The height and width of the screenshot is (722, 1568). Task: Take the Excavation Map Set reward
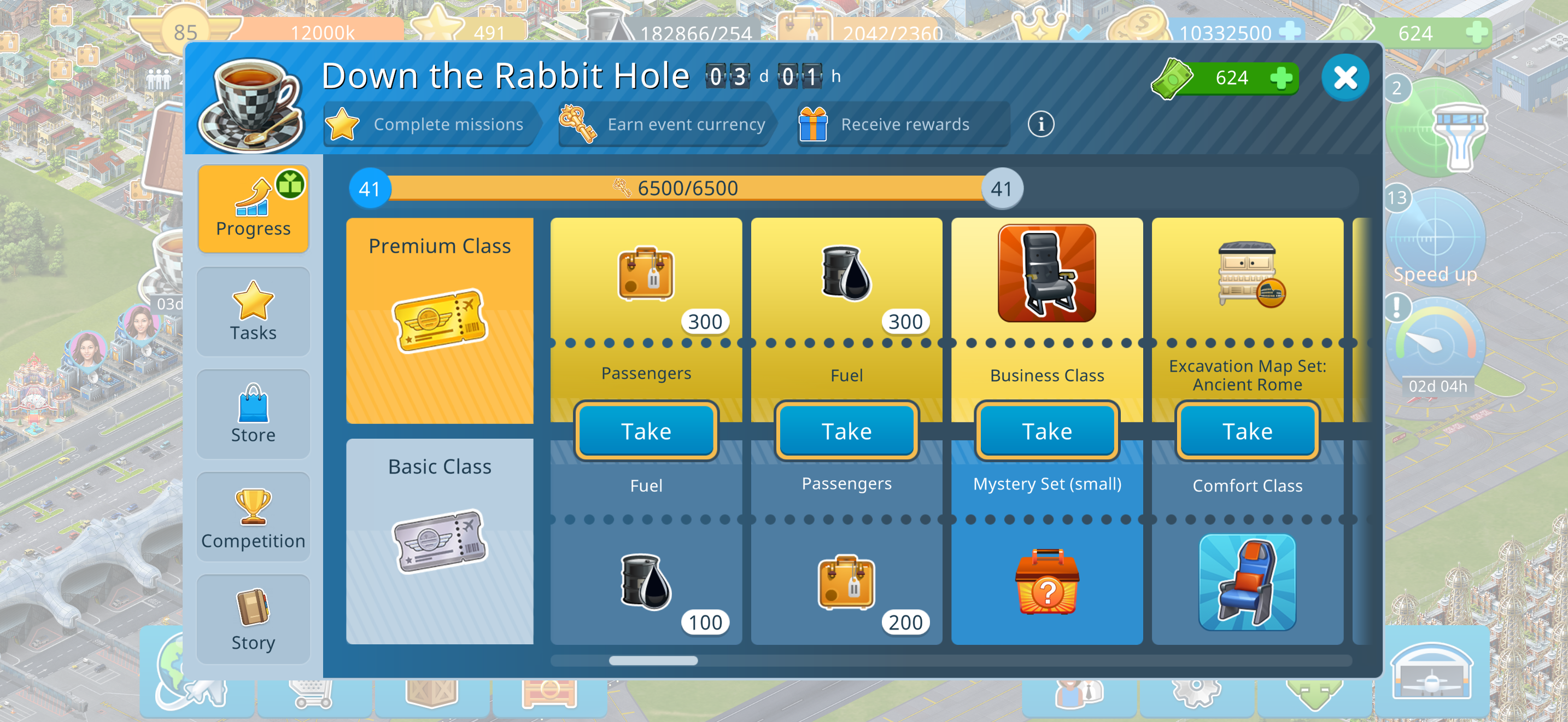point(1247,431)
